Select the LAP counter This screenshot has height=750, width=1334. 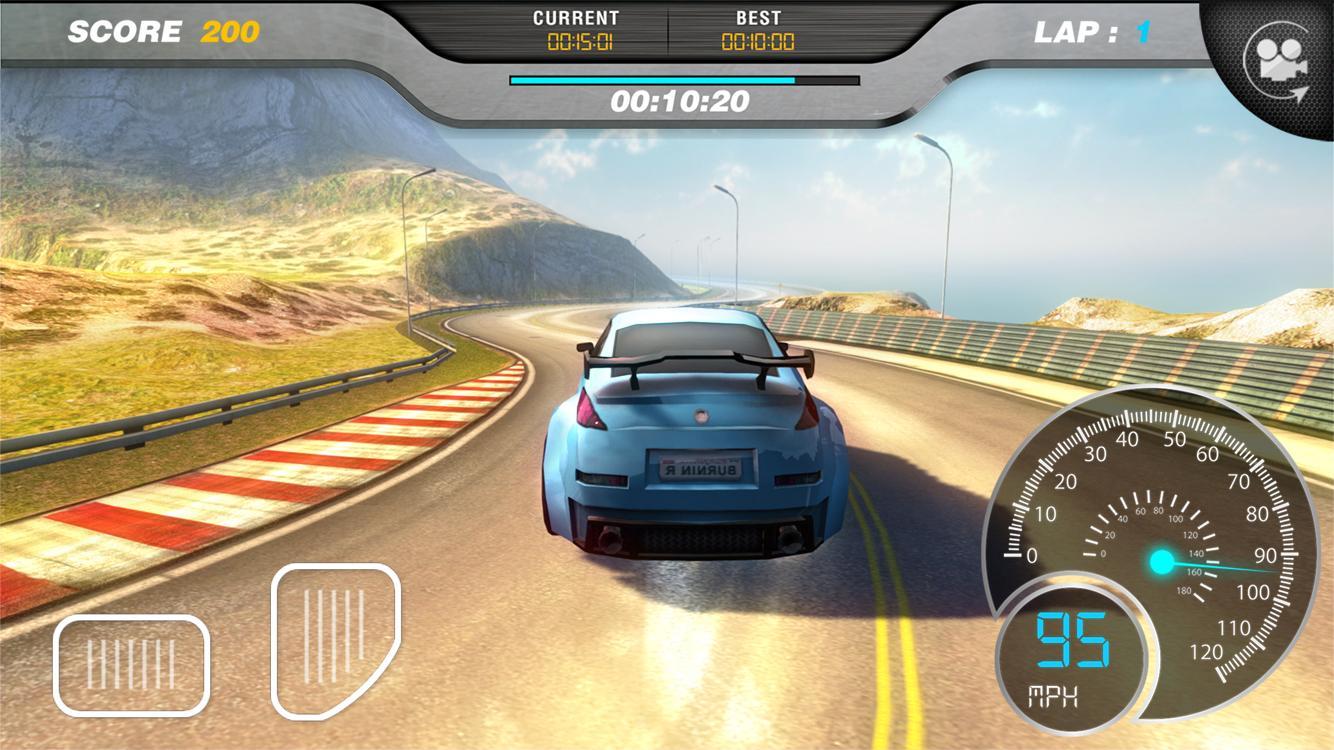coord(1090,32)
